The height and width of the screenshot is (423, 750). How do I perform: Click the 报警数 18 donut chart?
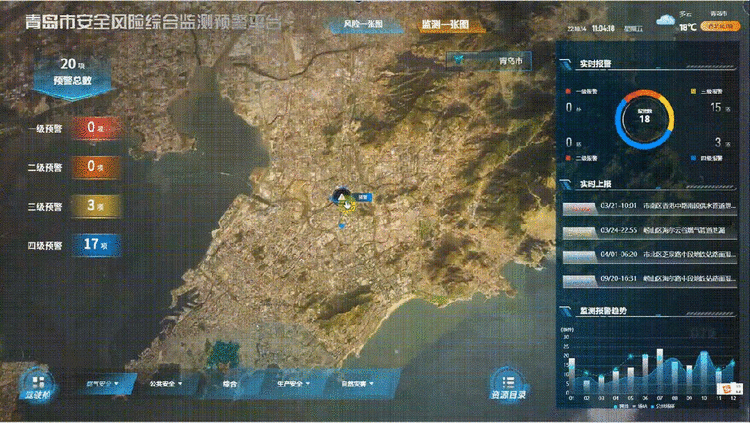[644, 118]
